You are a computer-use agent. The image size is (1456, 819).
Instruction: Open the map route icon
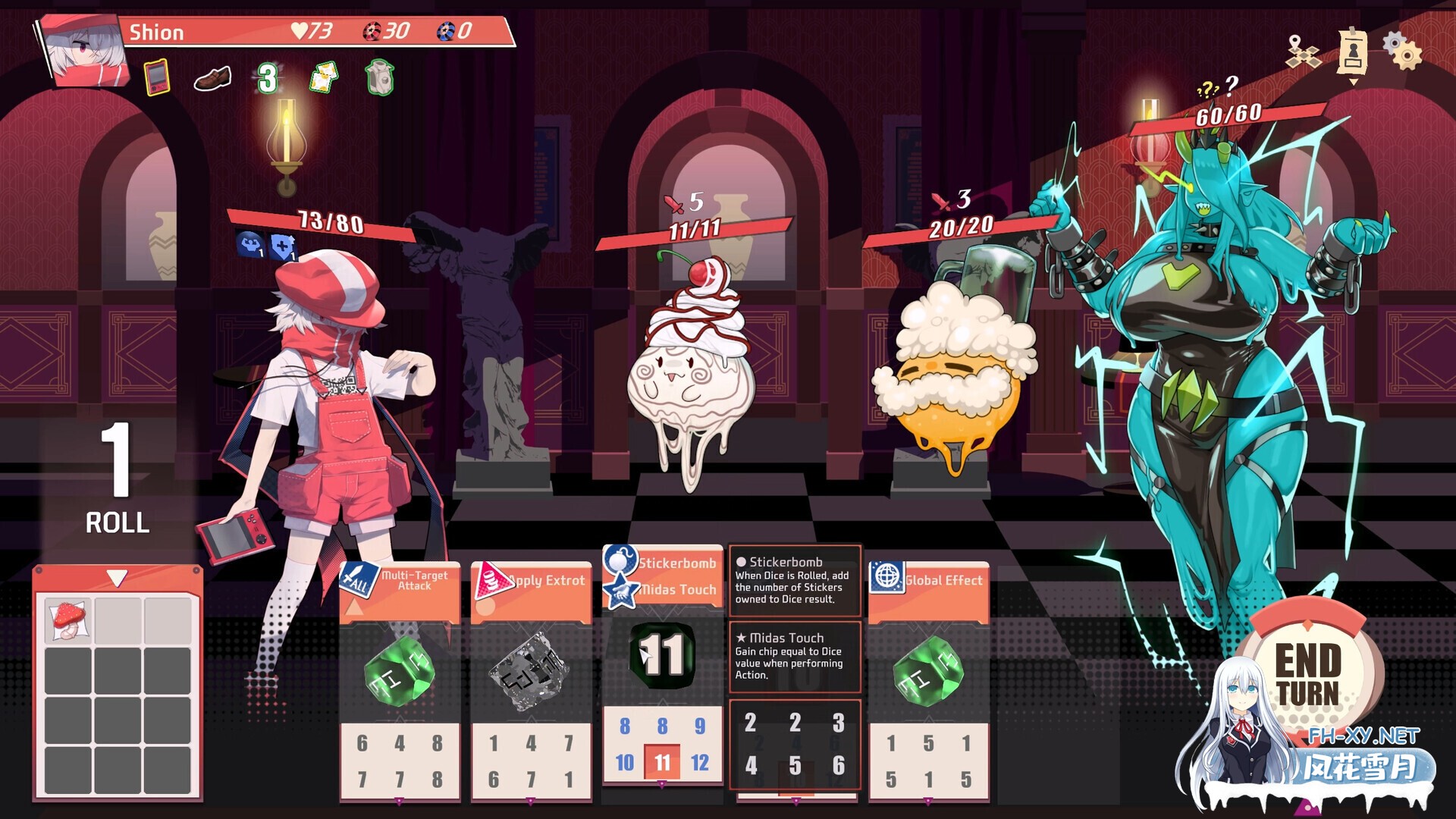1303,52
